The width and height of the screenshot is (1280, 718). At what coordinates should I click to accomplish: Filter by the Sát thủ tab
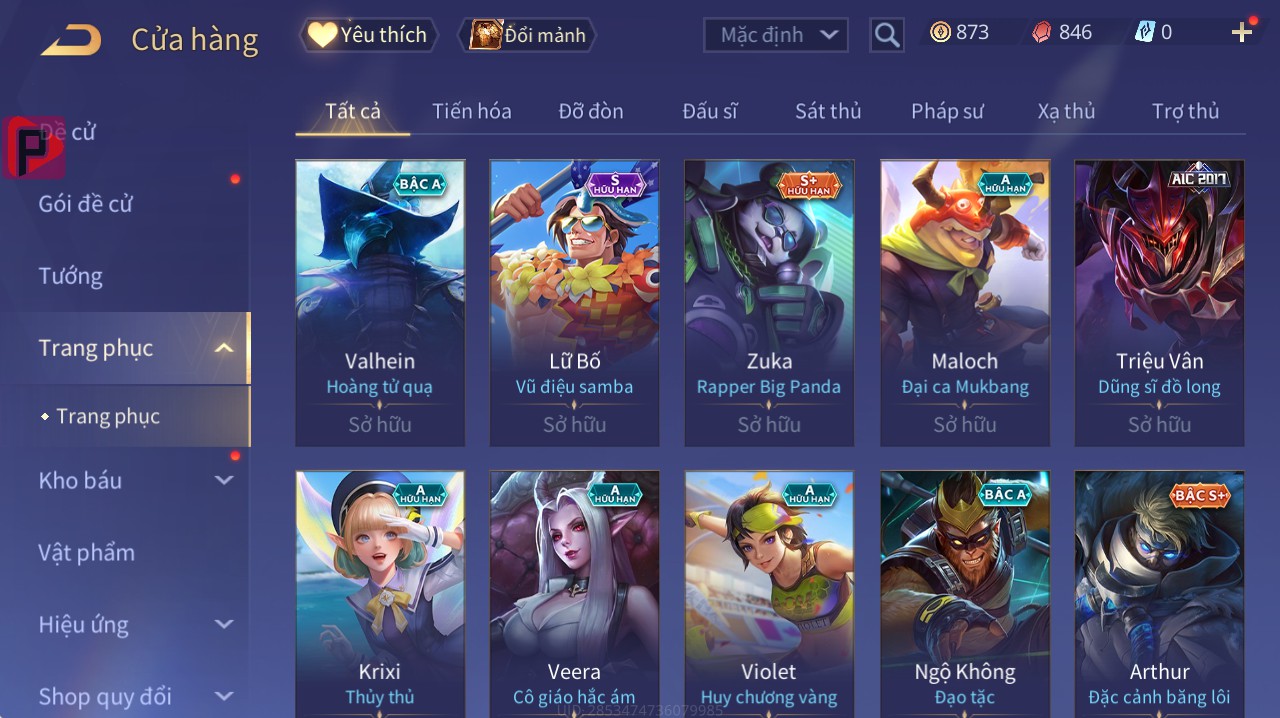click(828, 111)
